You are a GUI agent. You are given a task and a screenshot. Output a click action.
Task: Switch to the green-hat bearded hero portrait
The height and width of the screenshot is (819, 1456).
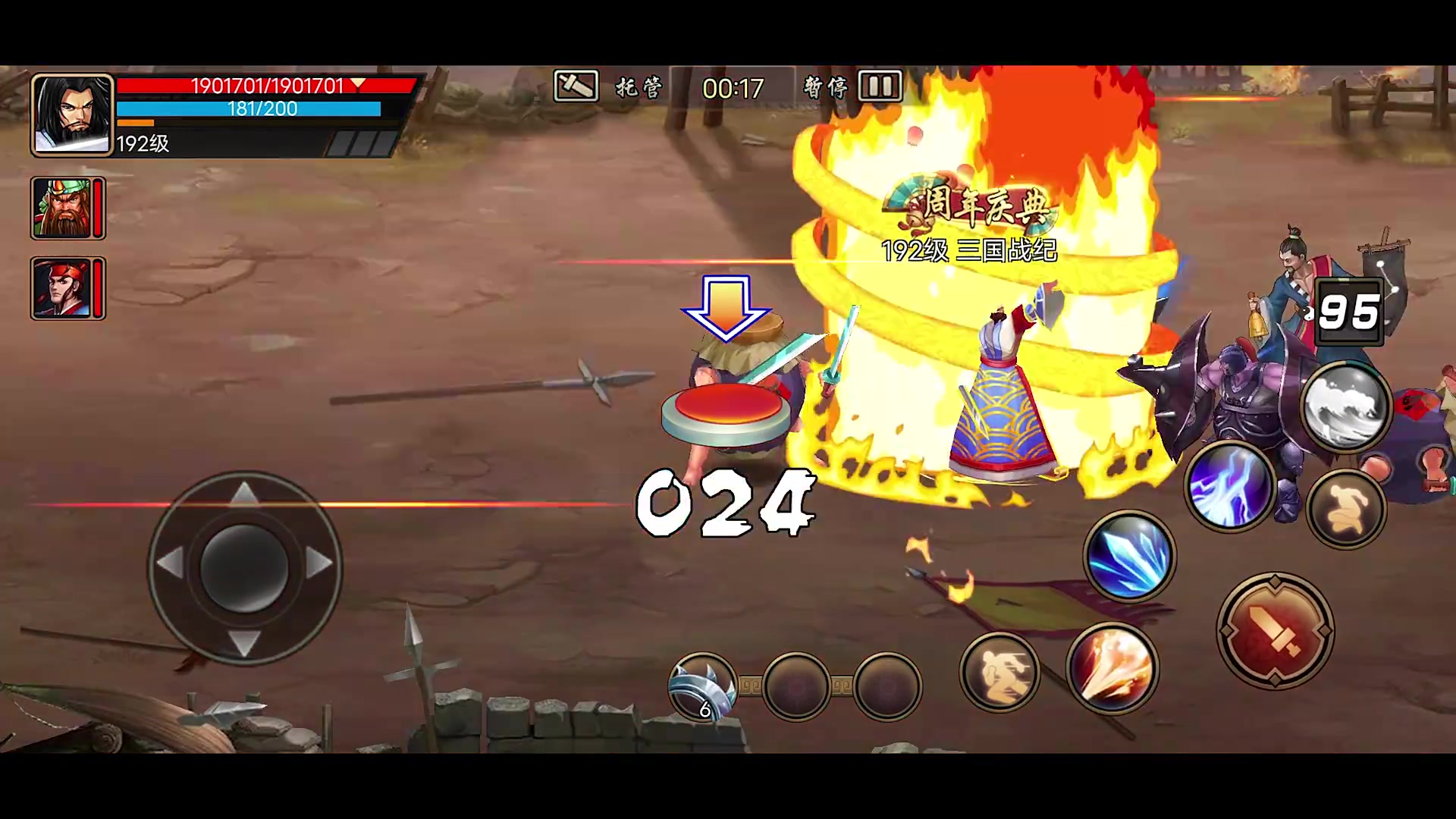point(62,208)
